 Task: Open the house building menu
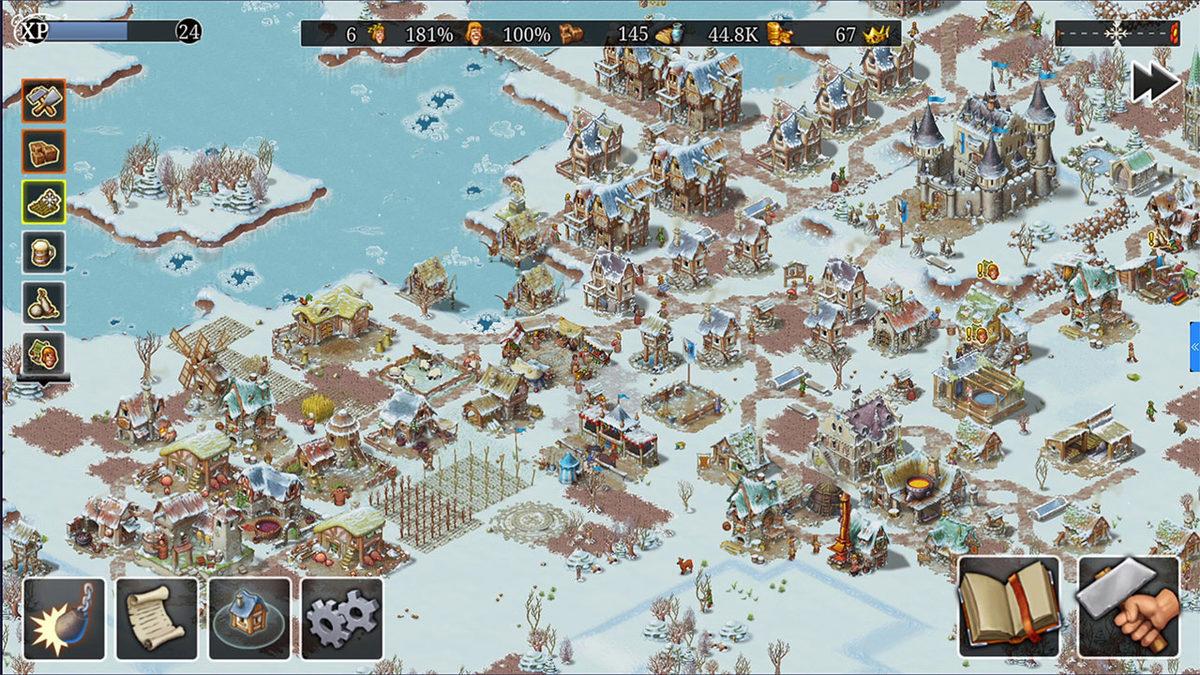(249, 618)
